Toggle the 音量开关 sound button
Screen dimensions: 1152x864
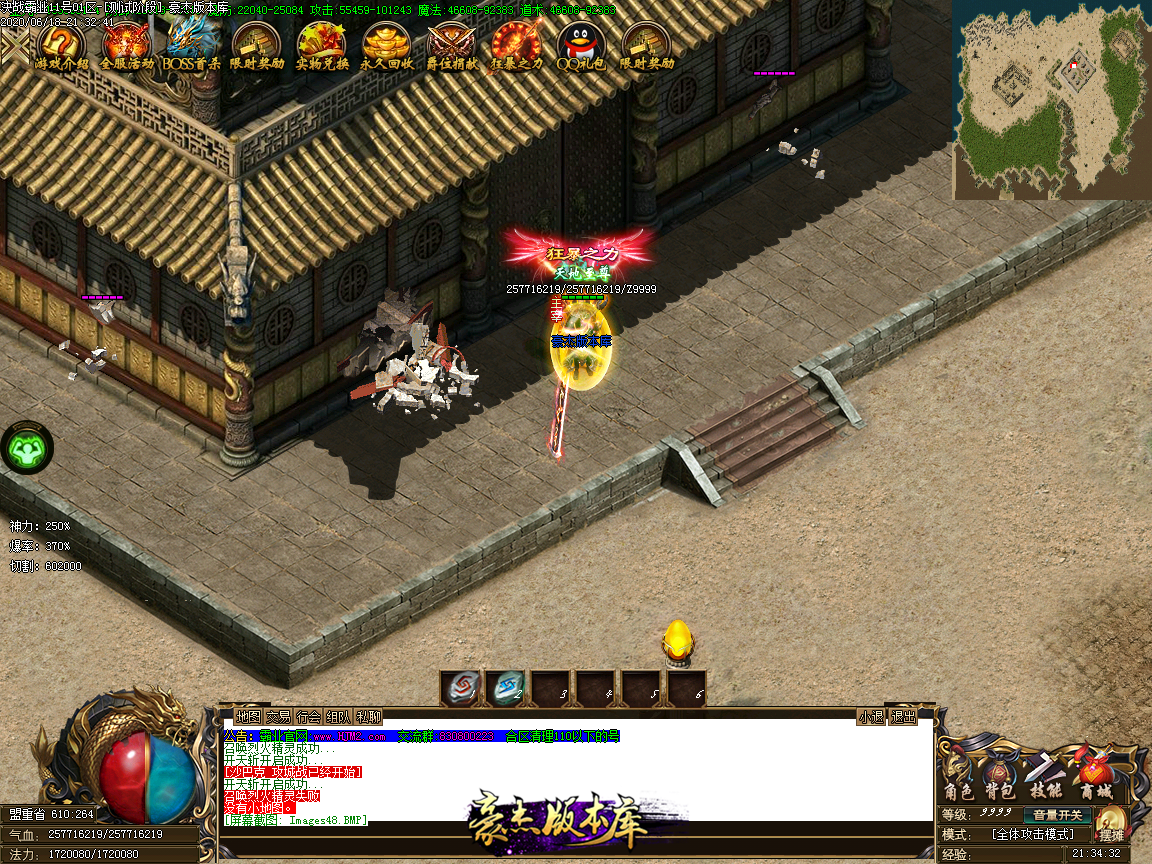(x=1058, y=815)
